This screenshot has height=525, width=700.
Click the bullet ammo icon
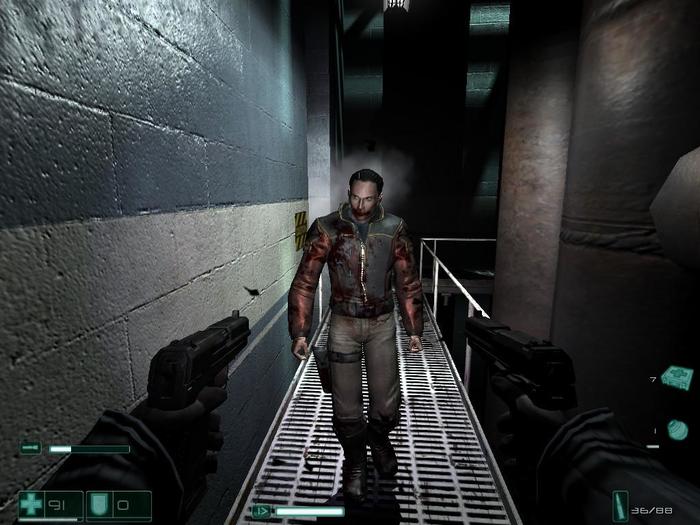621,503
